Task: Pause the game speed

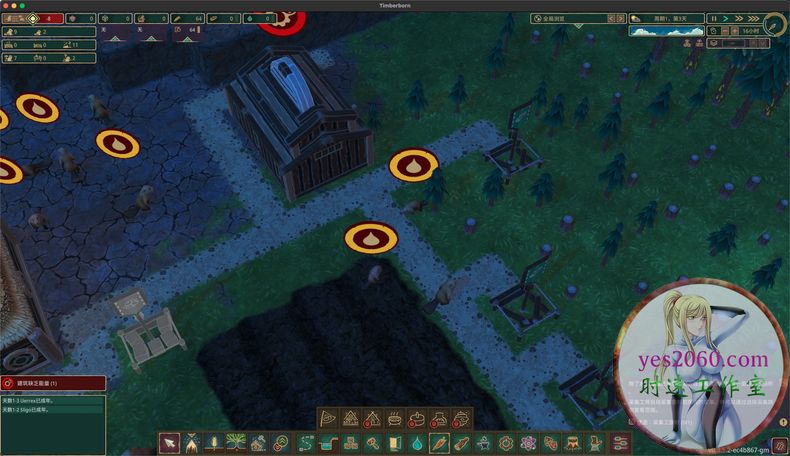Action: point(713,18)
